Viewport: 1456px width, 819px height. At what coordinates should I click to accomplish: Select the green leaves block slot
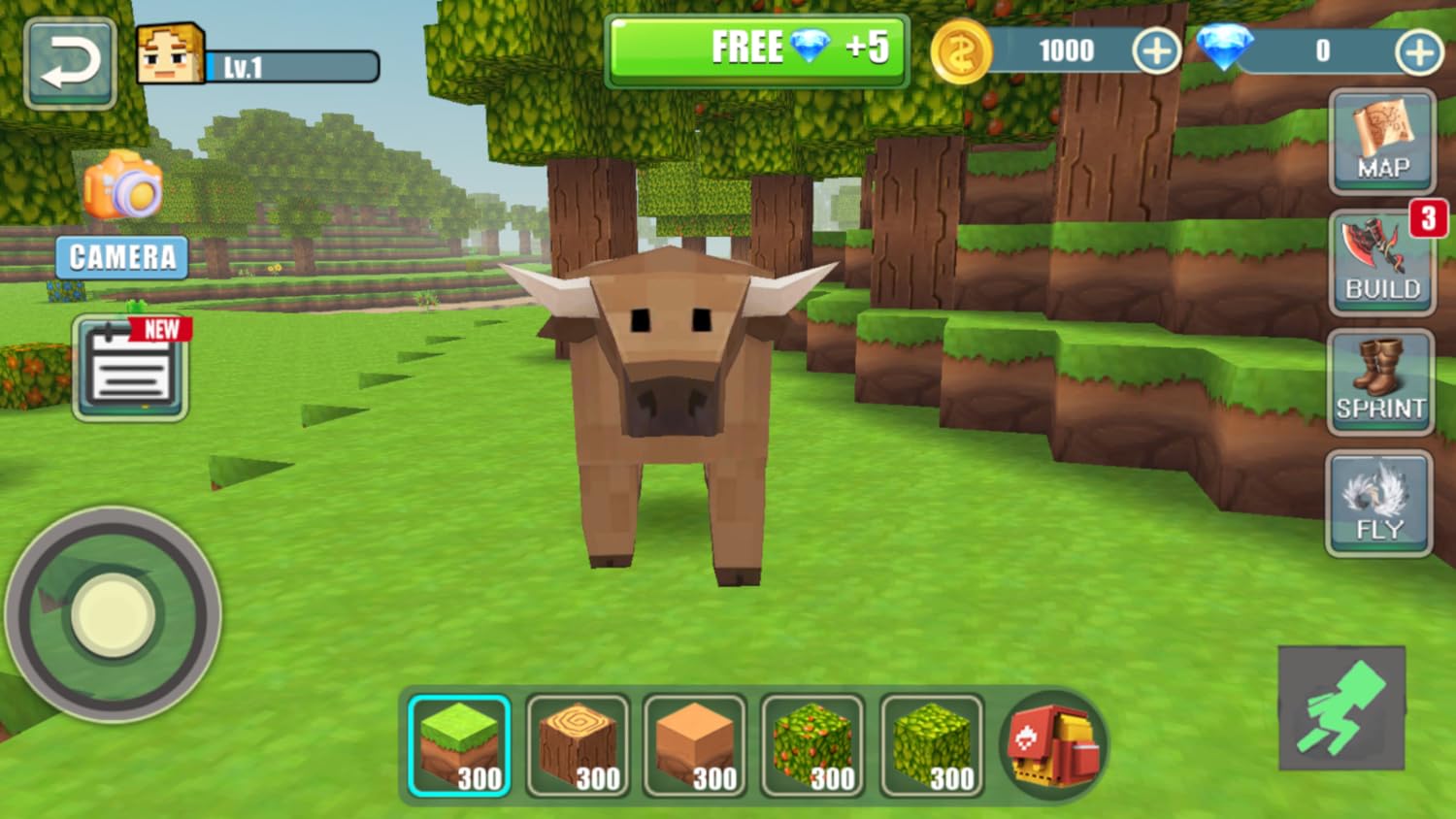(x=932, y=746)
